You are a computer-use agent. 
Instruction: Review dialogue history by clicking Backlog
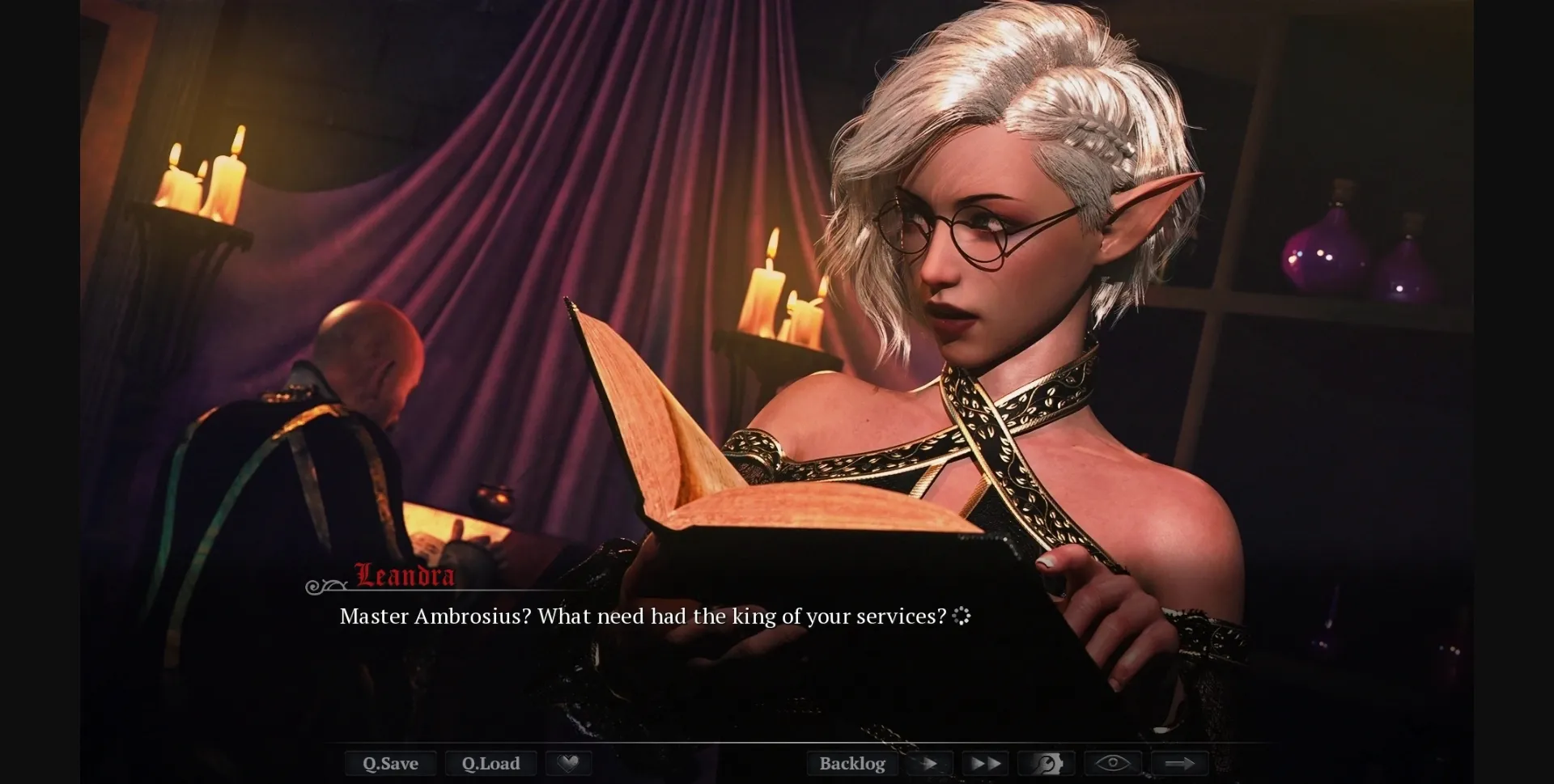click(852, 763)
